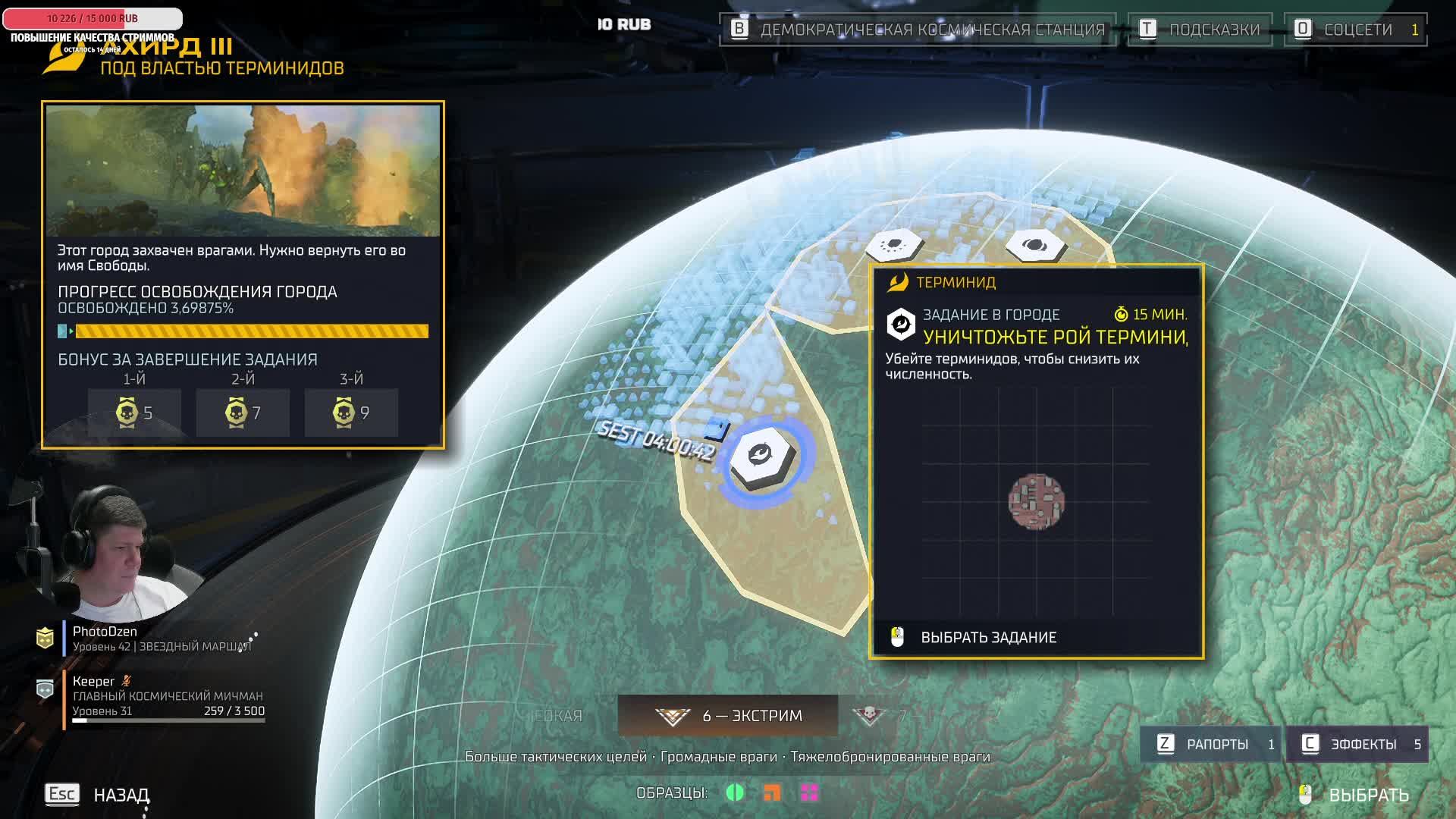
Task: Open Демократическая космическая станция panel
Action: 918,30
